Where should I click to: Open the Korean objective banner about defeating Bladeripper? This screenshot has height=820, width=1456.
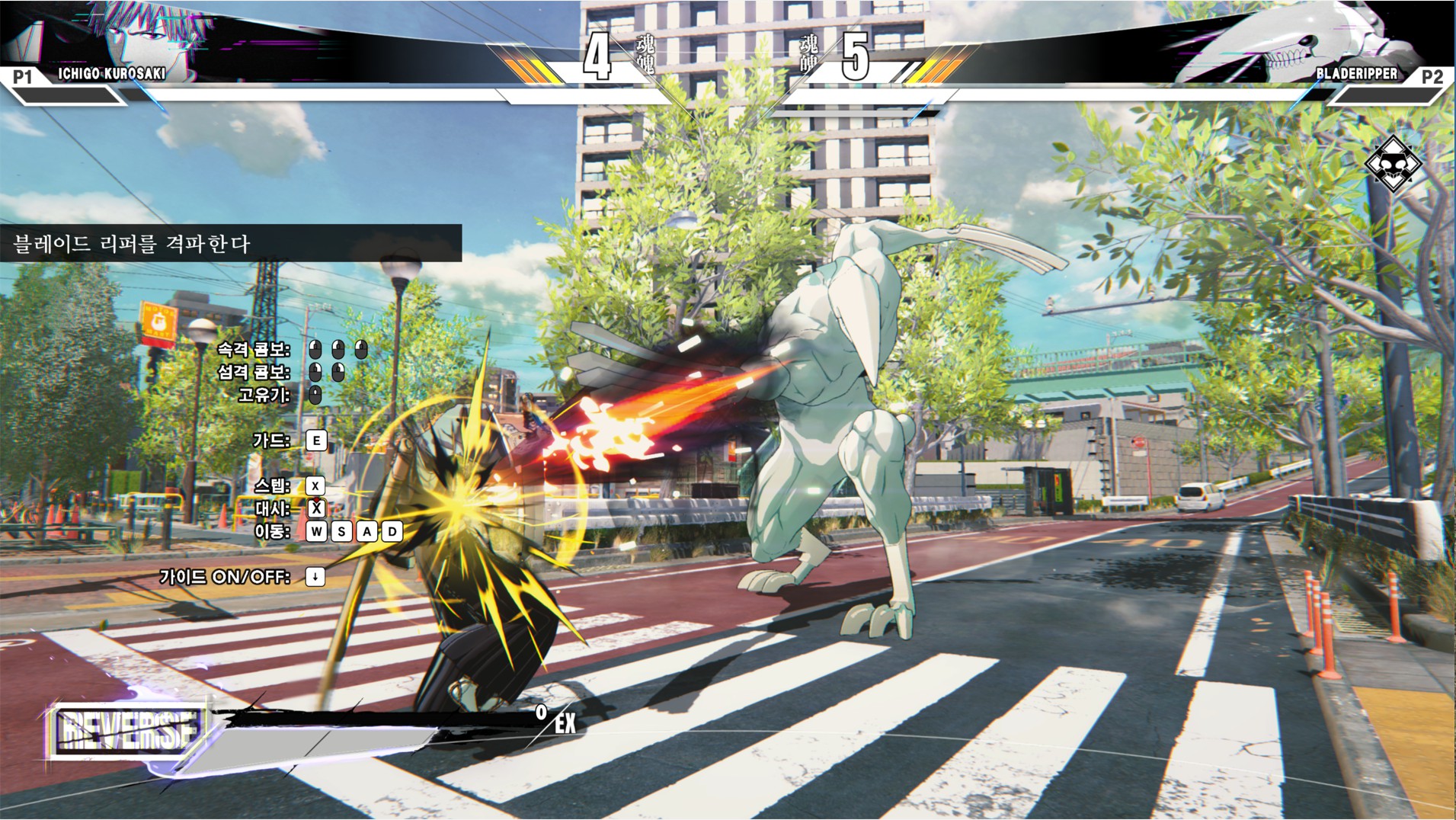229,244
